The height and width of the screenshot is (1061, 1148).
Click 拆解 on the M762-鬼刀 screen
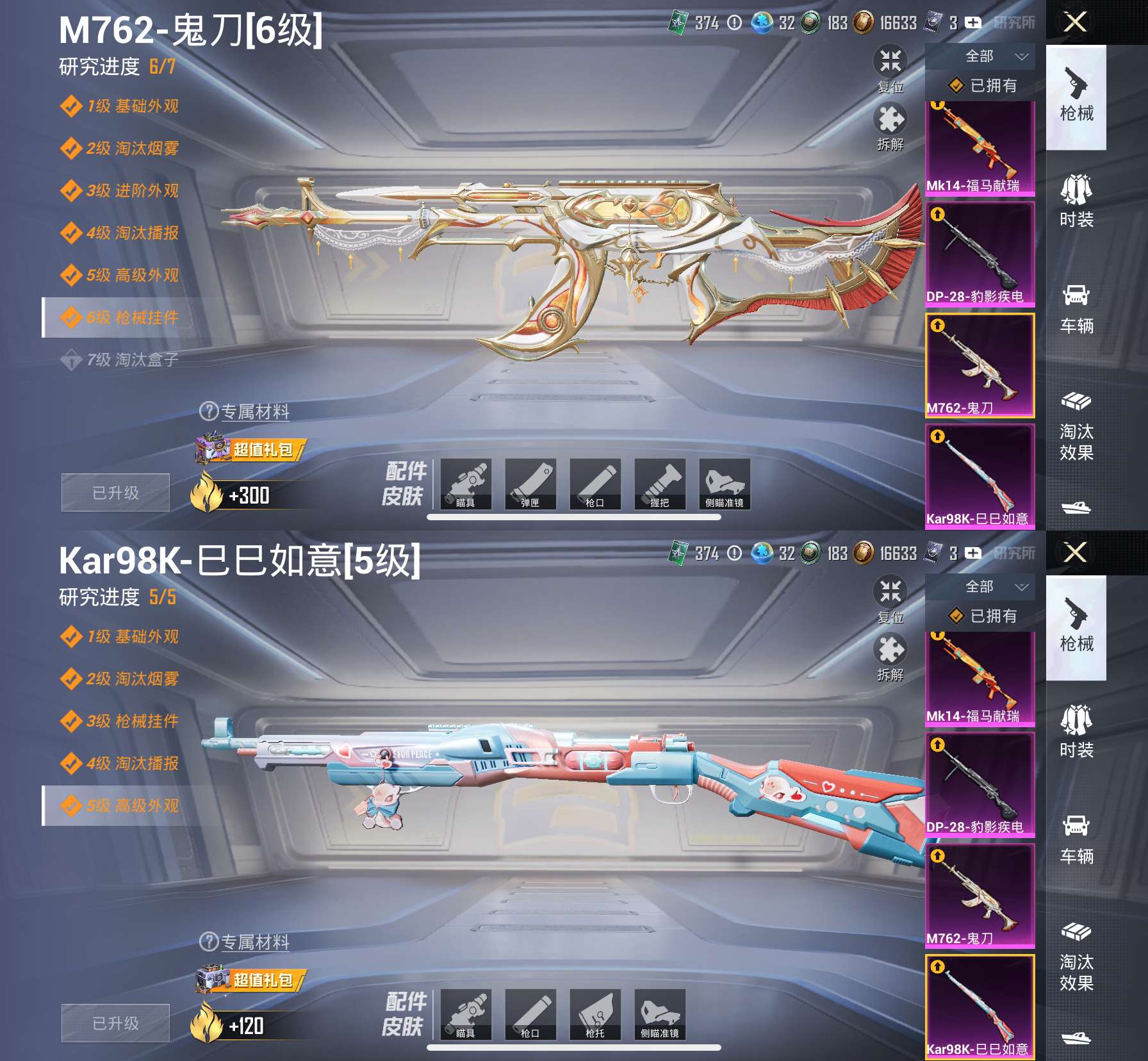890,127
